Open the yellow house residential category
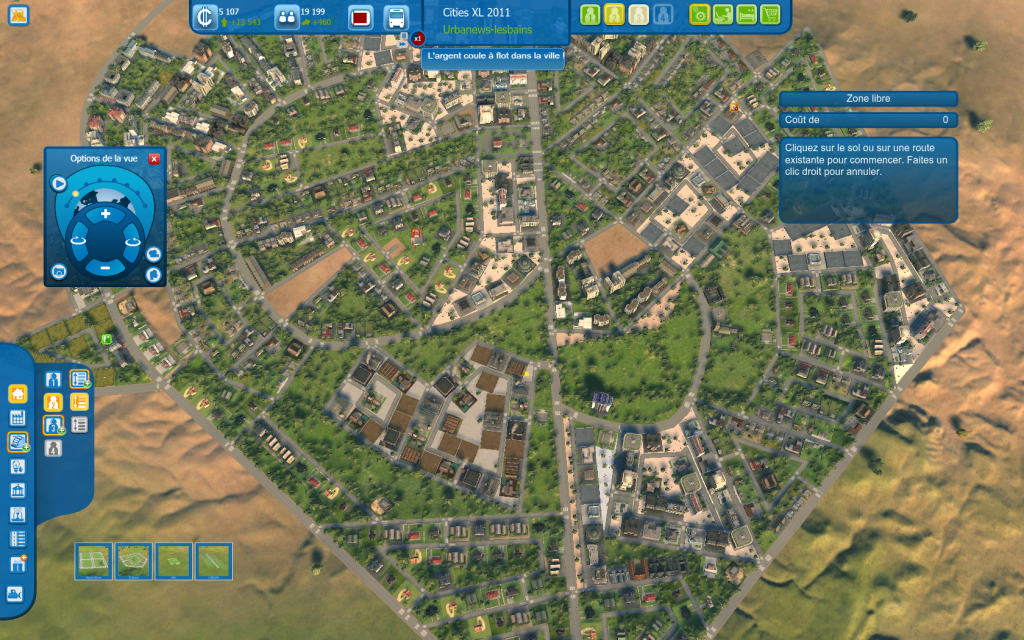1024x640 pixels. coord(17,394)
